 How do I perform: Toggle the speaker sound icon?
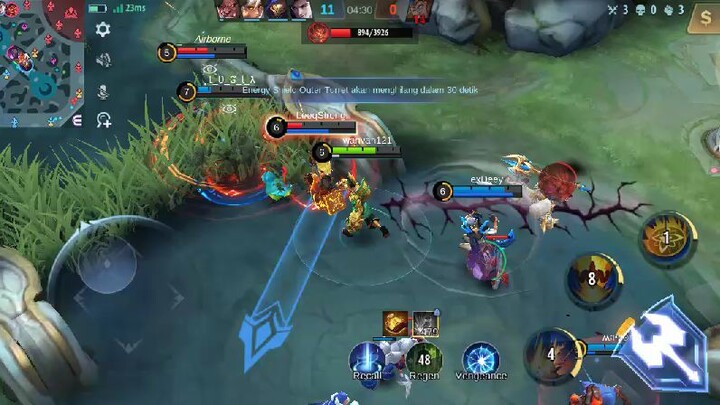point(103,60)
